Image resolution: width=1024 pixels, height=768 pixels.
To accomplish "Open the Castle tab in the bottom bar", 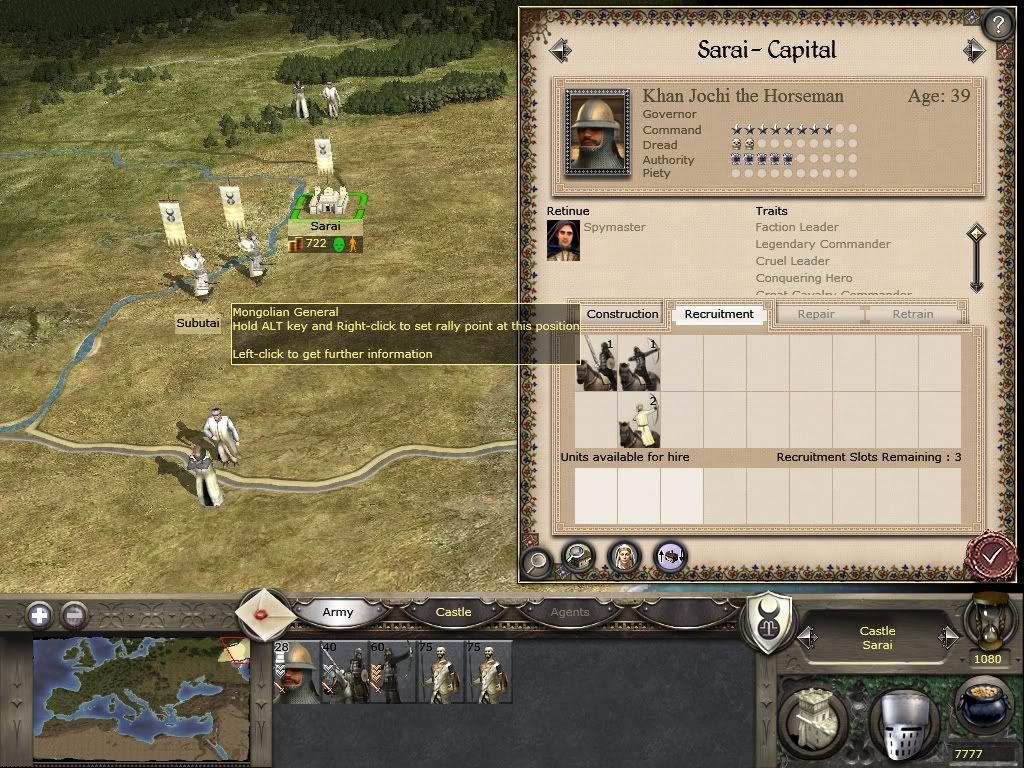I will (453, 612).
